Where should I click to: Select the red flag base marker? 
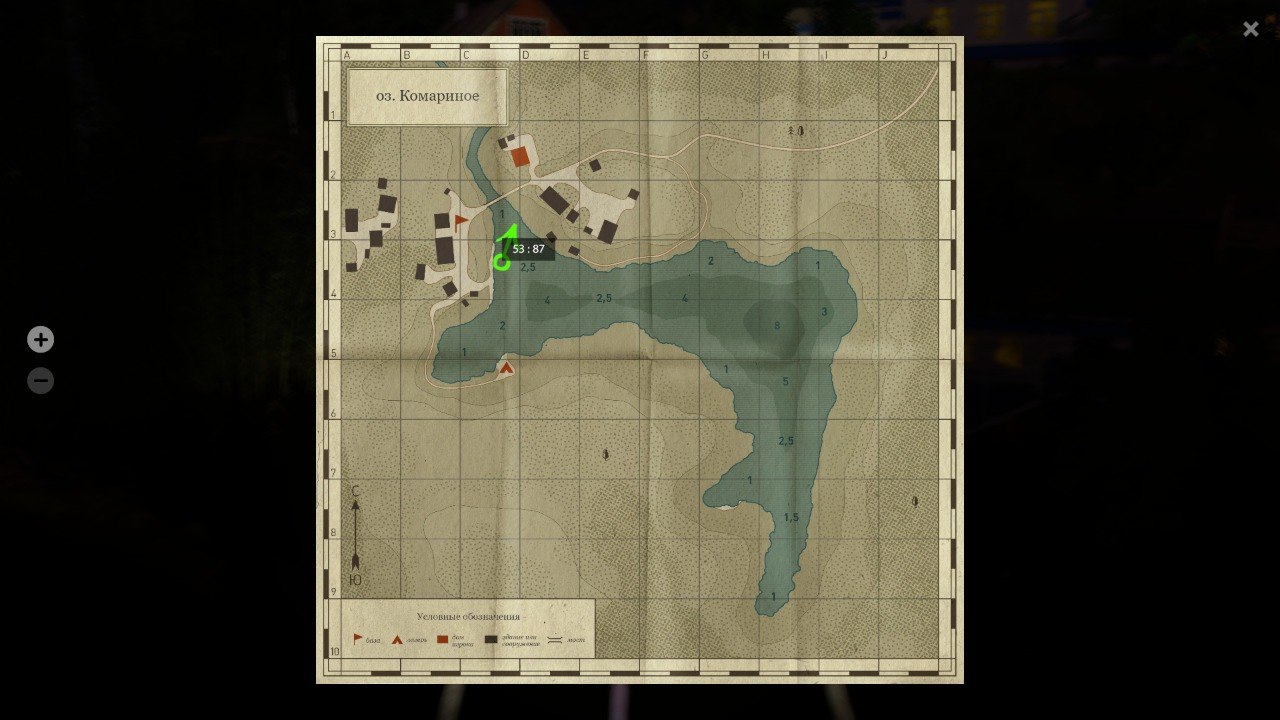(x=461, y=221)
